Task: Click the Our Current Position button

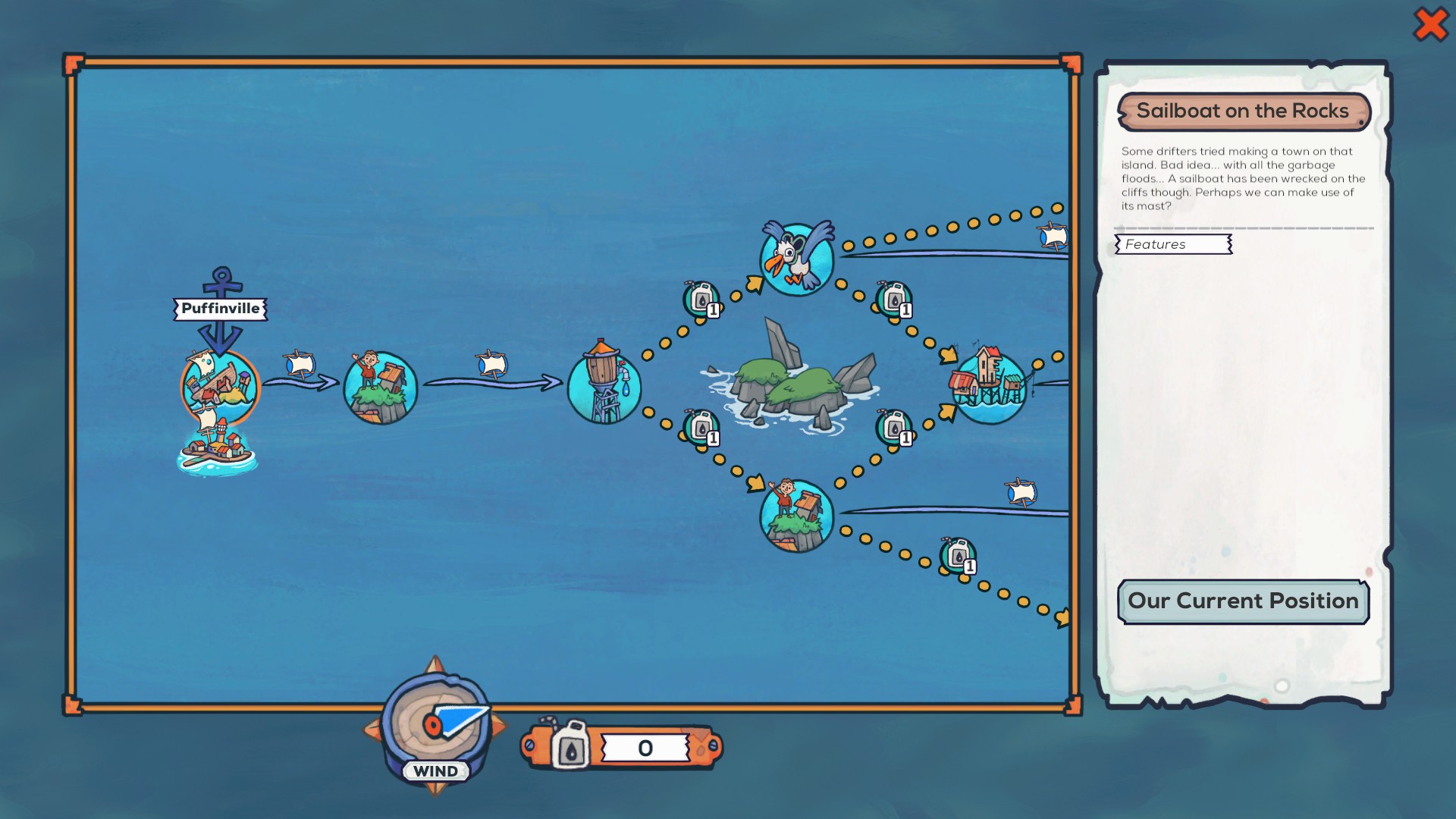Action: [x=1243, y=601]
